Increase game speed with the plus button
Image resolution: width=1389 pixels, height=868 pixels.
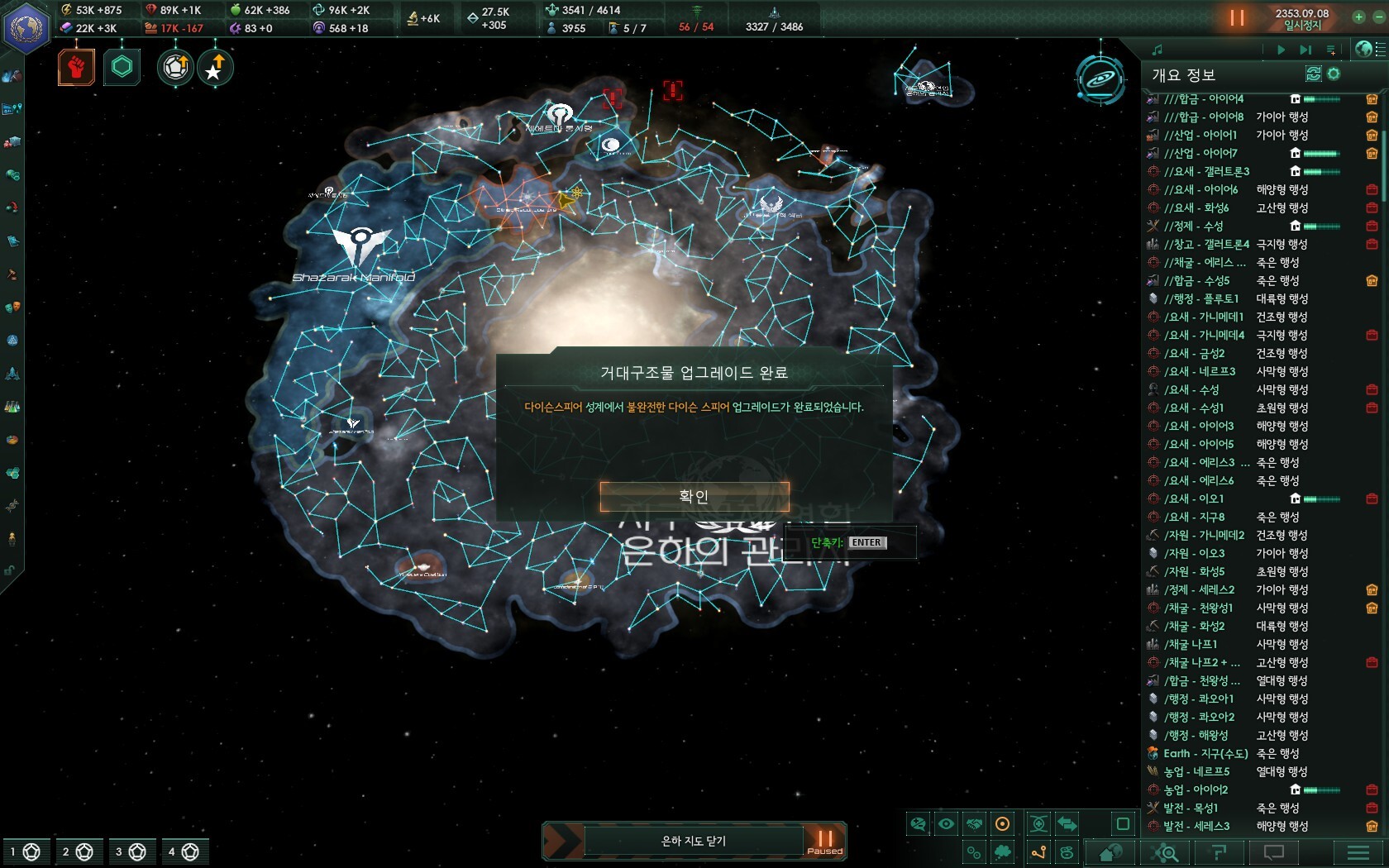point(1358,17)
